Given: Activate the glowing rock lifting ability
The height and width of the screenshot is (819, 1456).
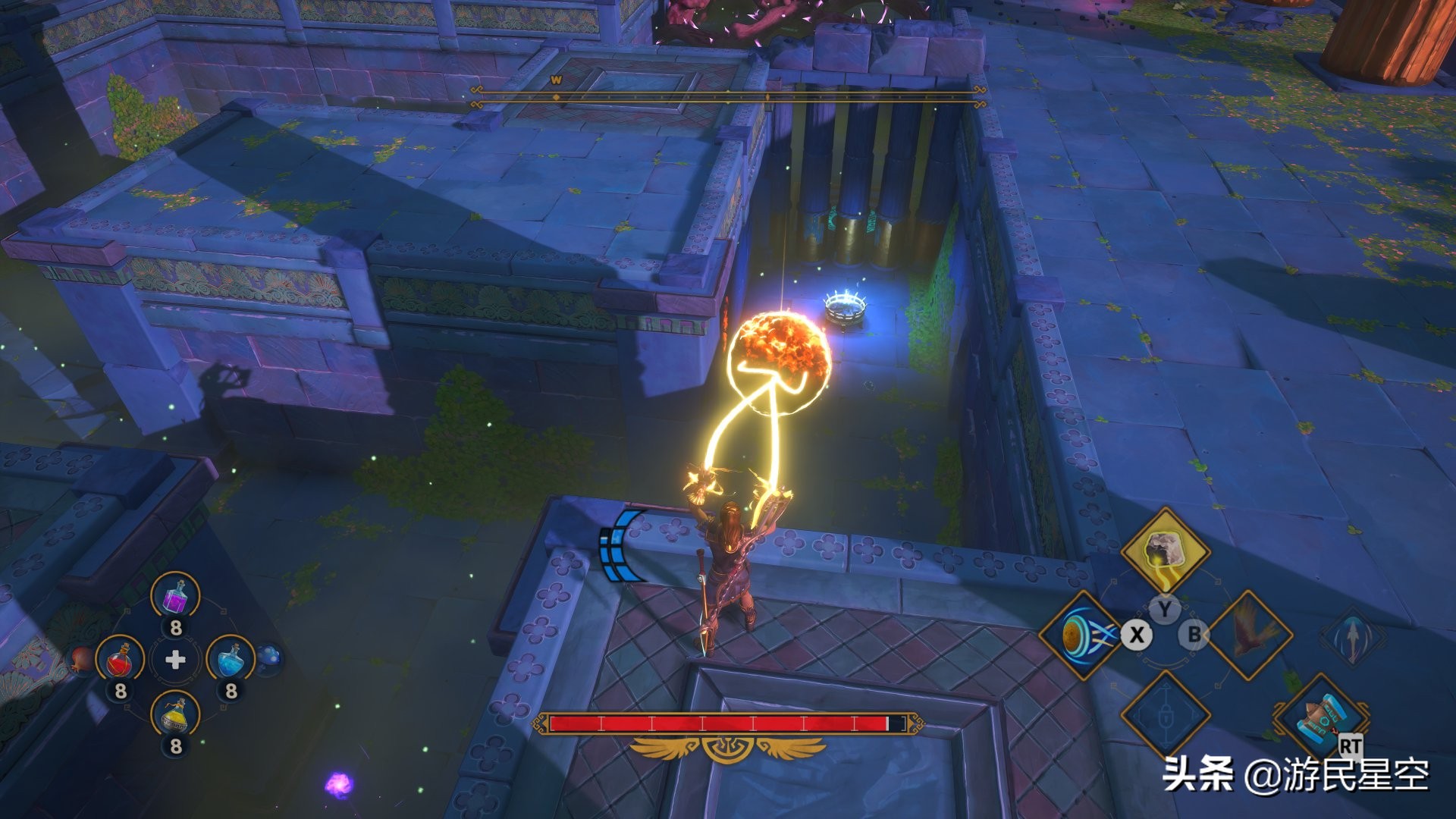Looking at the screenshot, I should click(1164, 552).
